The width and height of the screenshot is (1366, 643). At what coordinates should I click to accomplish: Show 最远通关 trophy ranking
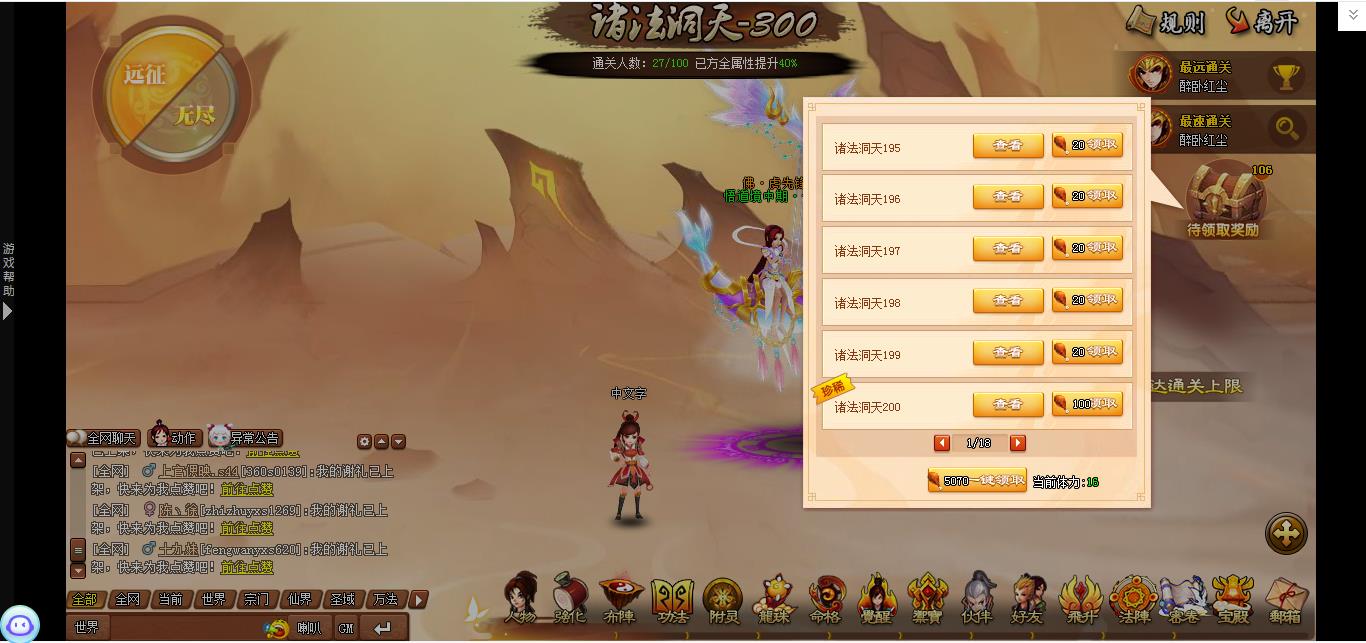[x=1286, y=76]
